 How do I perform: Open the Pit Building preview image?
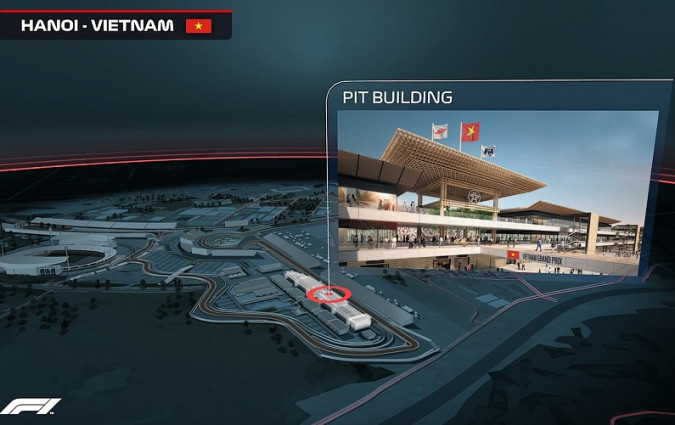[497, 192]
